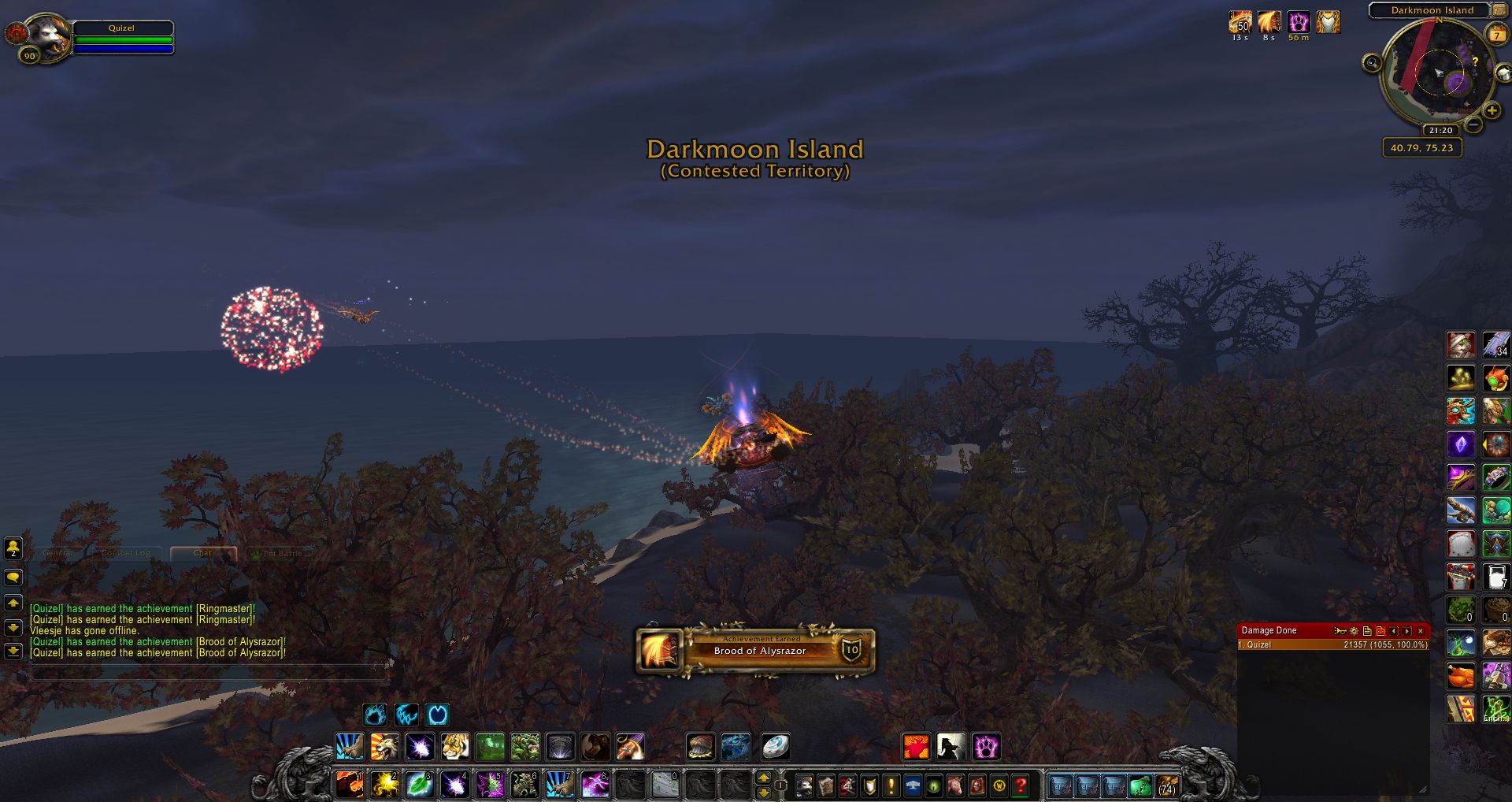The height and width of the screenshot is (802, 1512).
Task: Activate the purple crystal item icon
Action: 1461,444
